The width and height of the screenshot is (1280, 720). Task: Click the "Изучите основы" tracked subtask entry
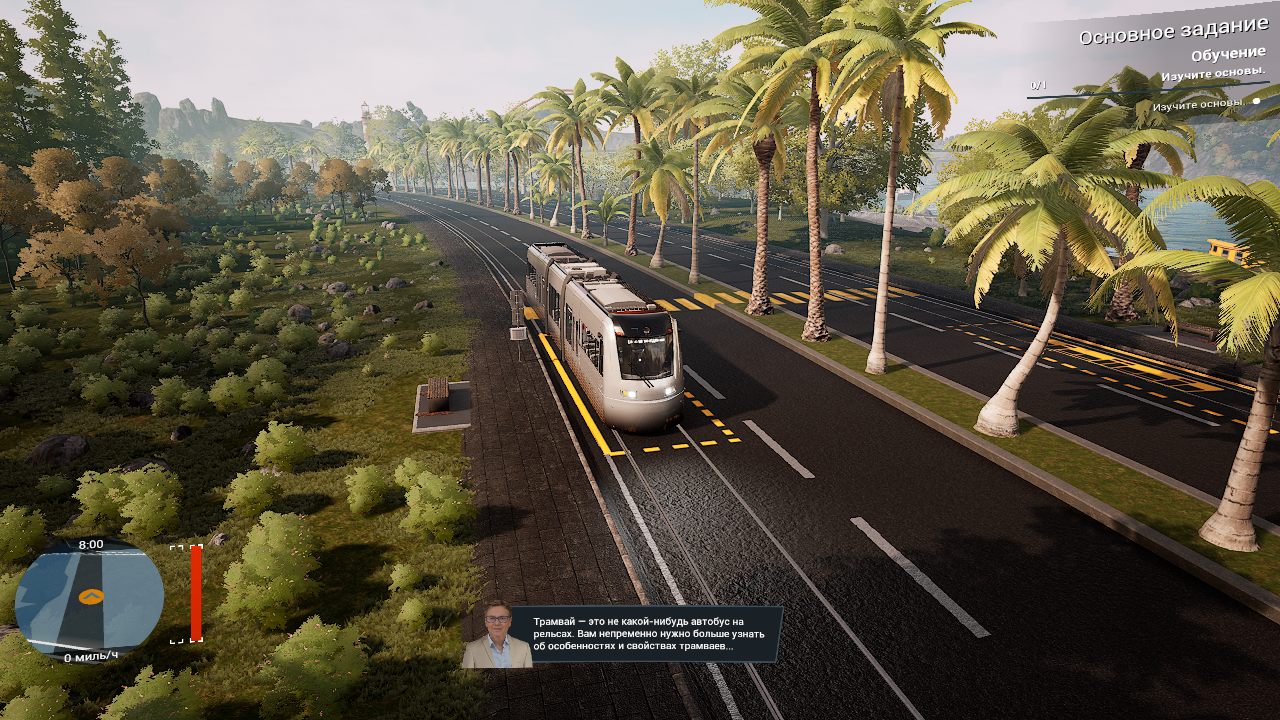1198,103
